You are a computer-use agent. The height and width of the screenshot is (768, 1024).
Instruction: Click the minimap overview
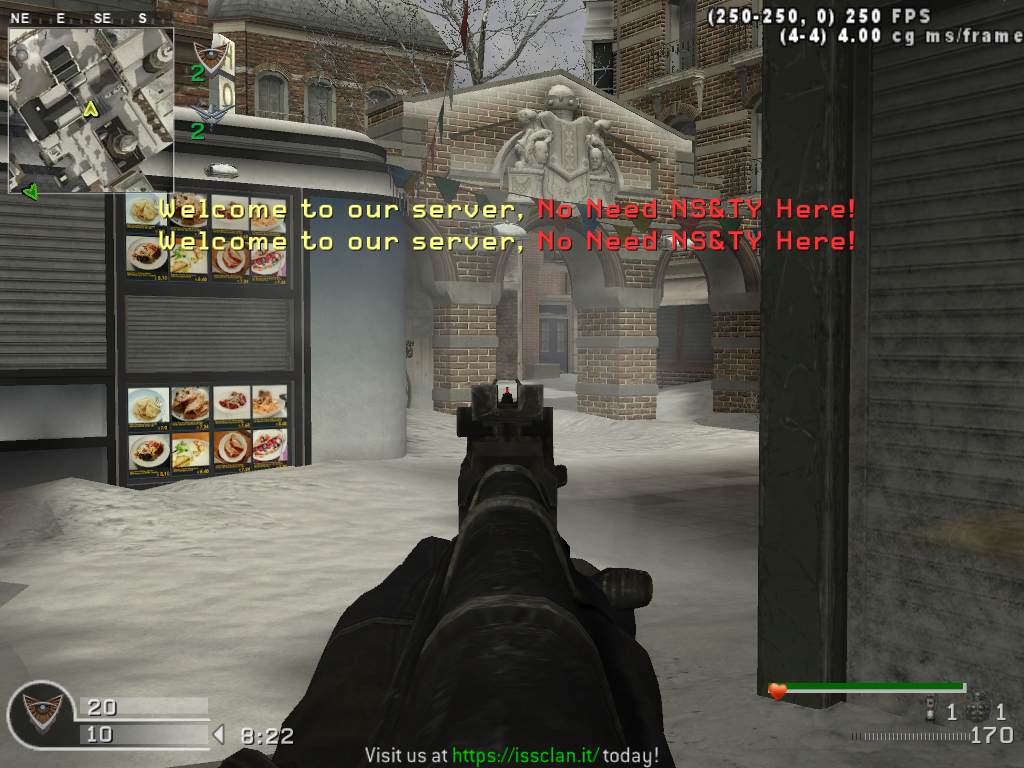[91, 110]
